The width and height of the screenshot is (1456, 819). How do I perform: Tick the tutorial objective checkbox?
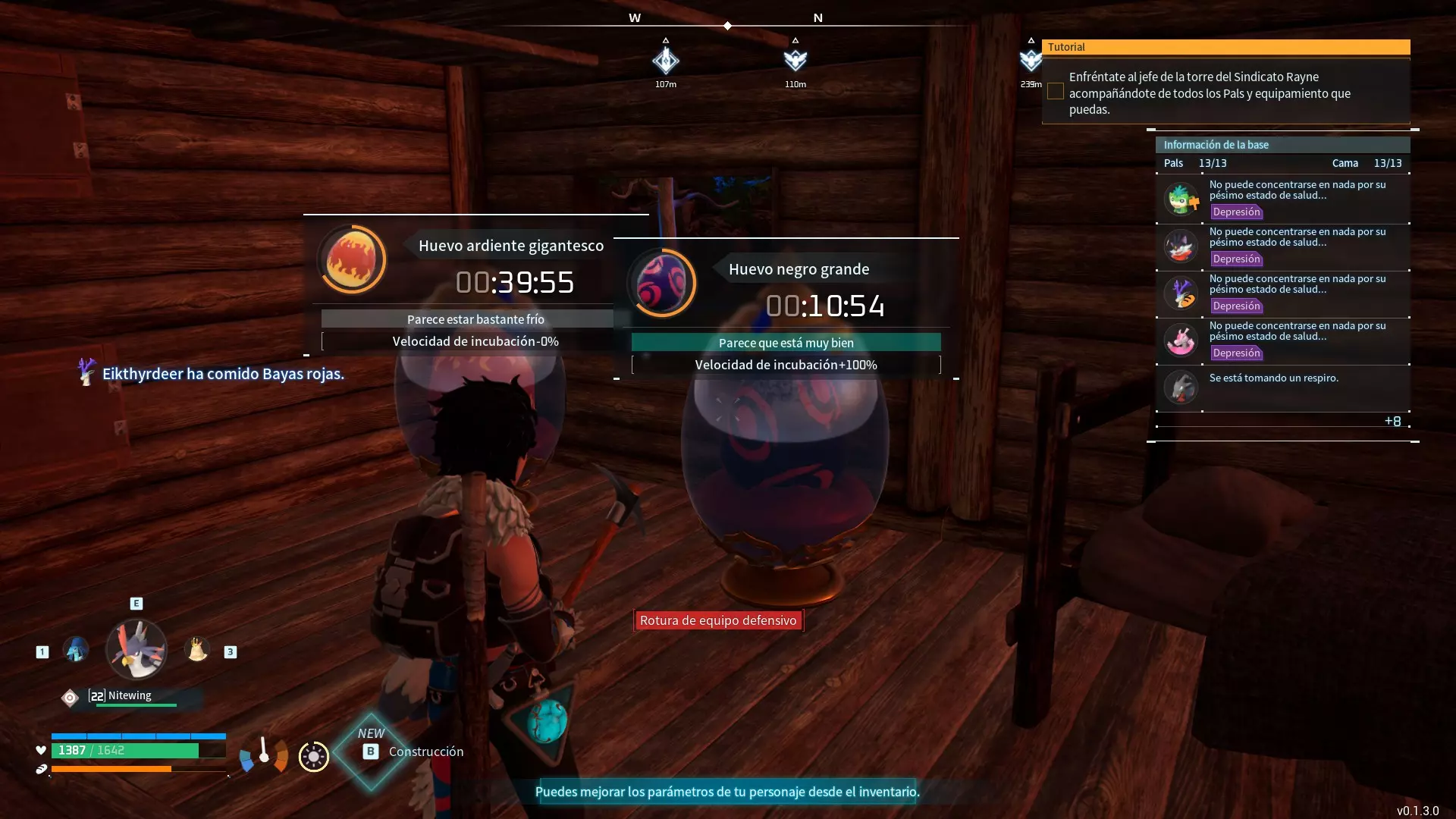coord(1055,92)
